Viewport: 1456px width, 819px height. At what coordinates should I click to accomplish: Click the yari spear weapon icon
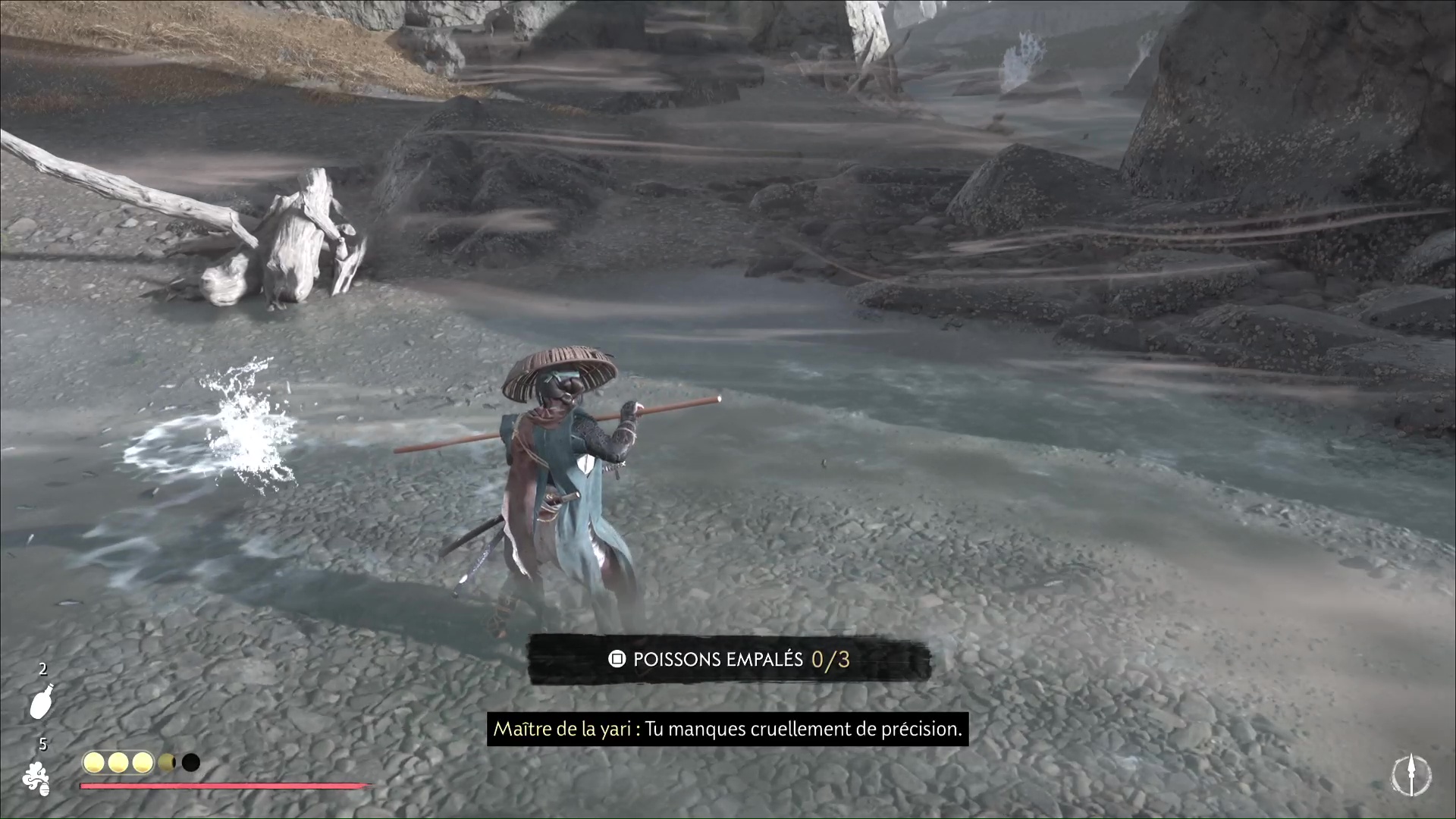(x=1410, y=776)
